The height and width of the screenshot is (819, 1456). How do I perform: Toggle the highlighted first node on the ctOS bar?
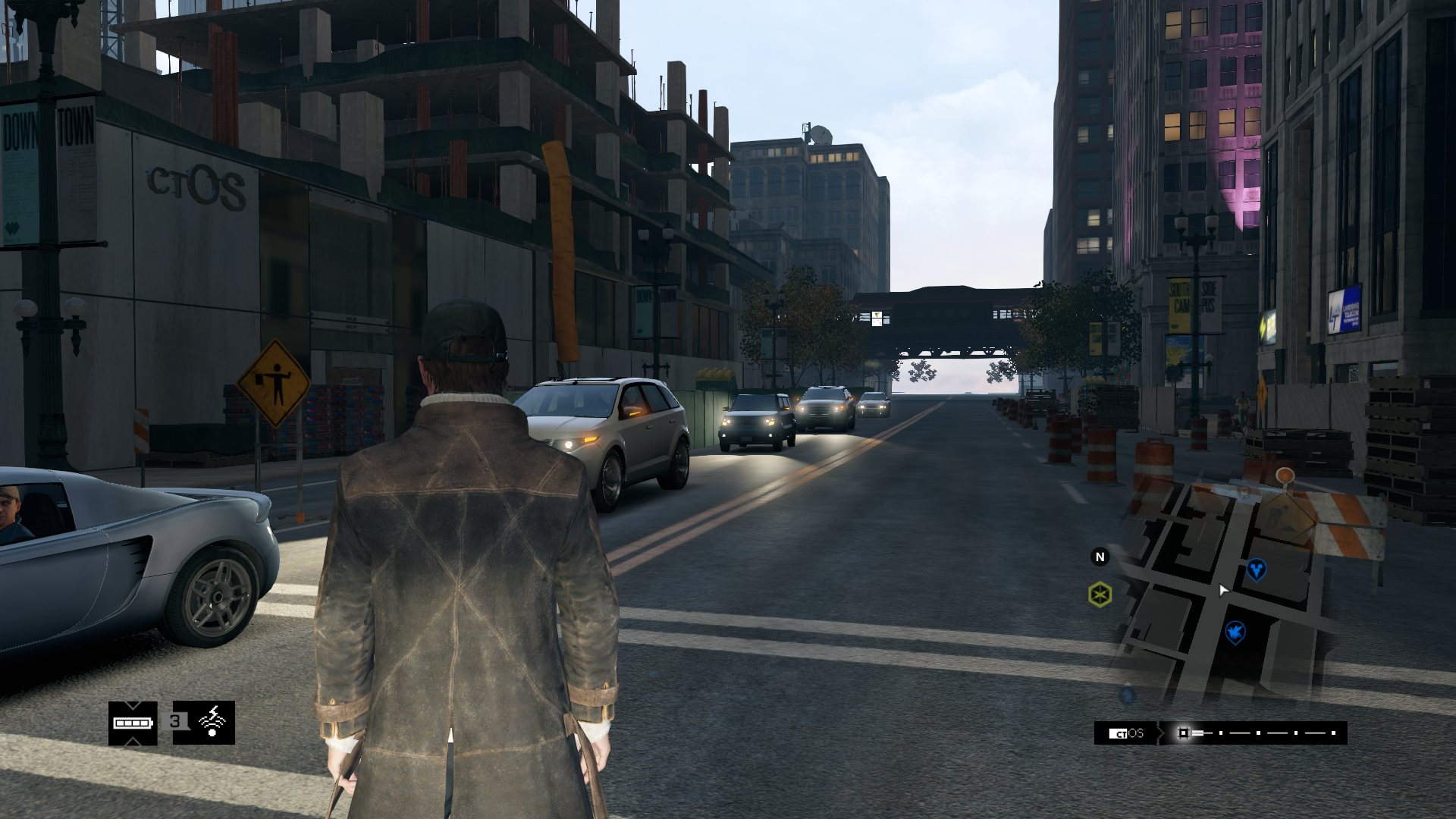pos(1184,732)
